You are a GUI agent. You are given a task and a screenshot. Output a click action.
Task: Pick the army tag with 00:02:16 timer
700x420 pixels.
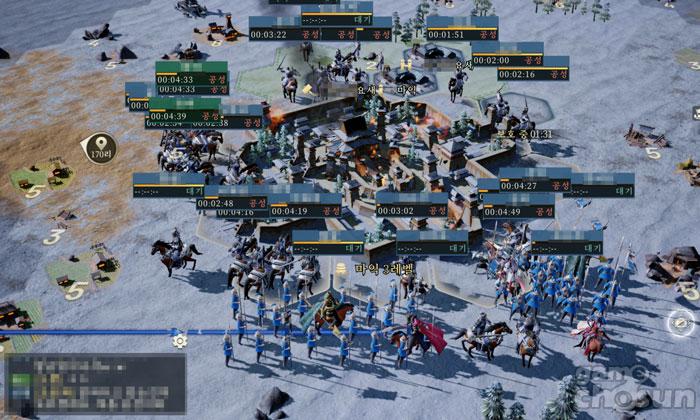coord(533,74)
